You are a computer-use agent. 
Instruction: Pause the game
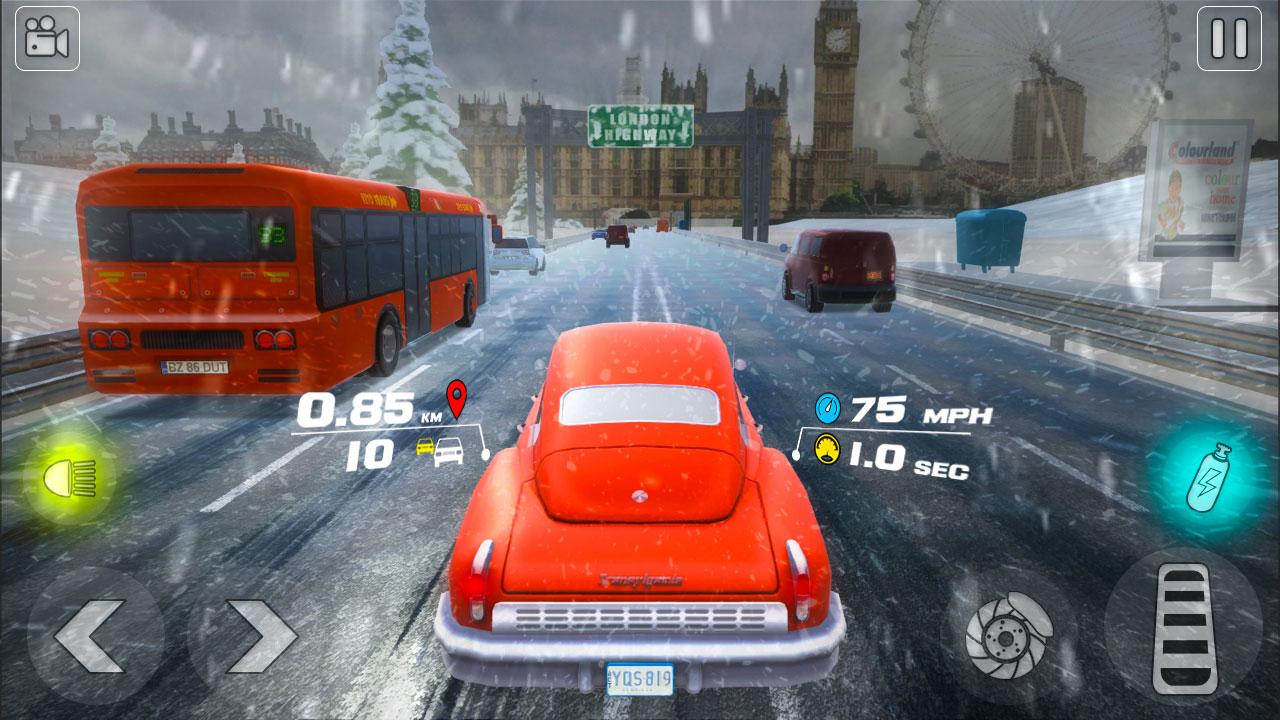[x=1229, y=39]
